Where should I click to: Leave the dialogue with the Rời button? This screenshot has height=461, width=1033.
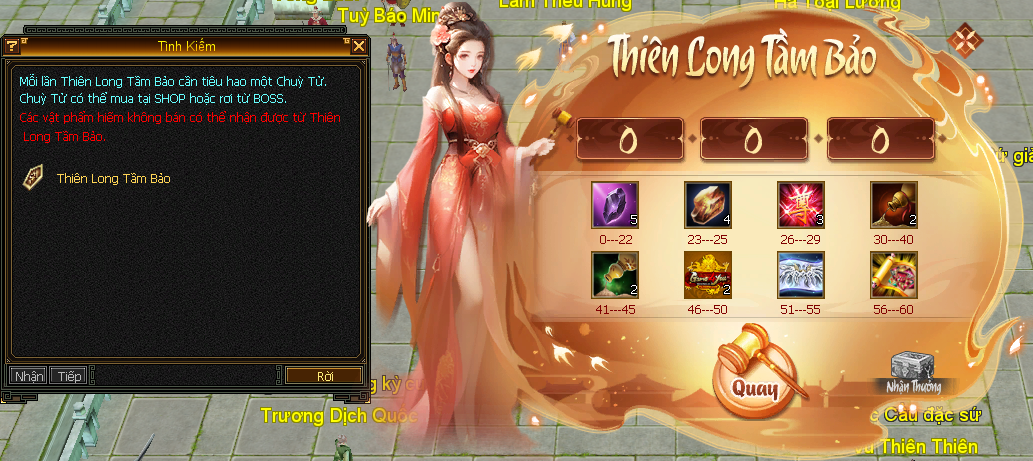(324, 376)
